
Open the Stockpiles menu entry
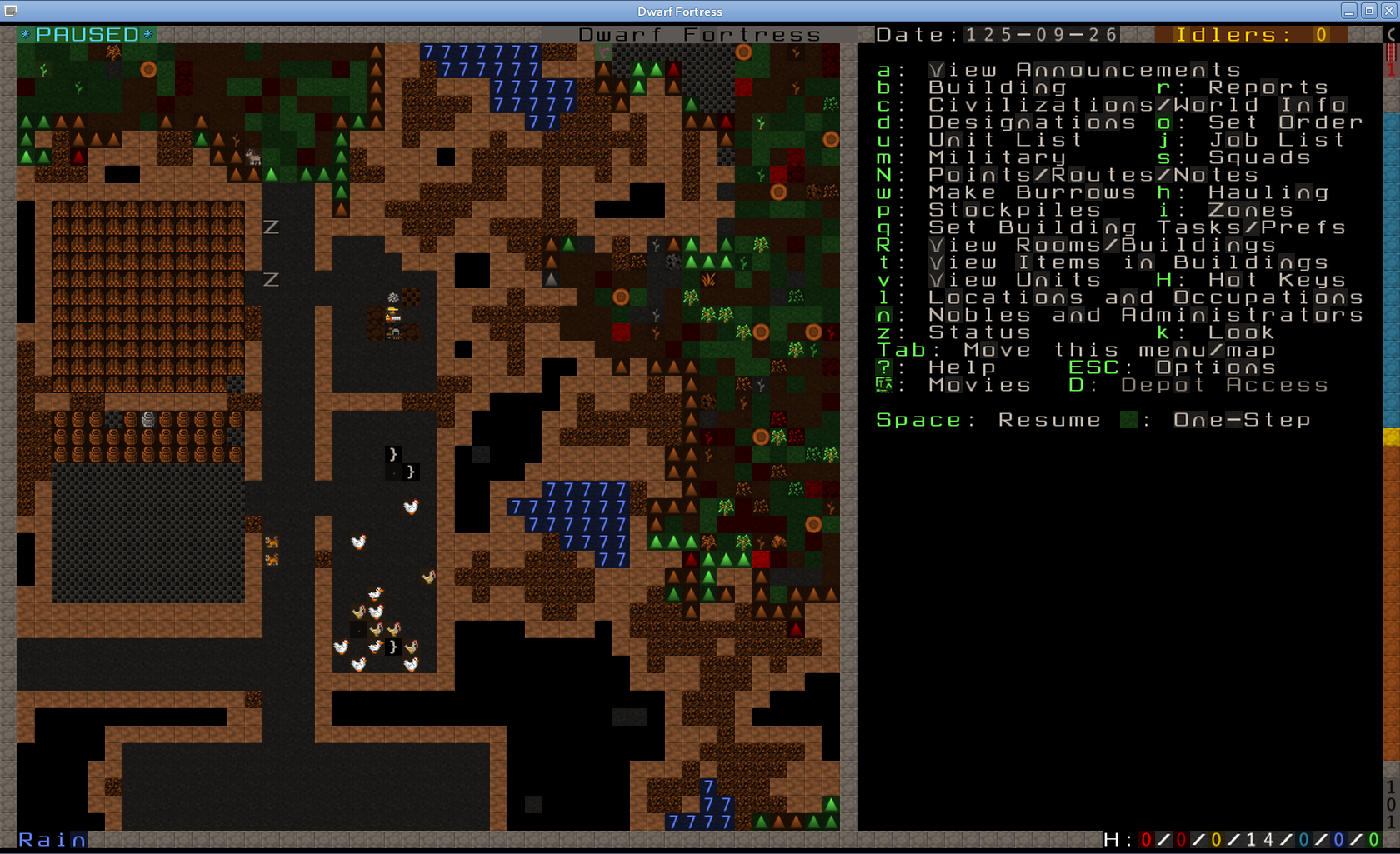coord(1014,210)
